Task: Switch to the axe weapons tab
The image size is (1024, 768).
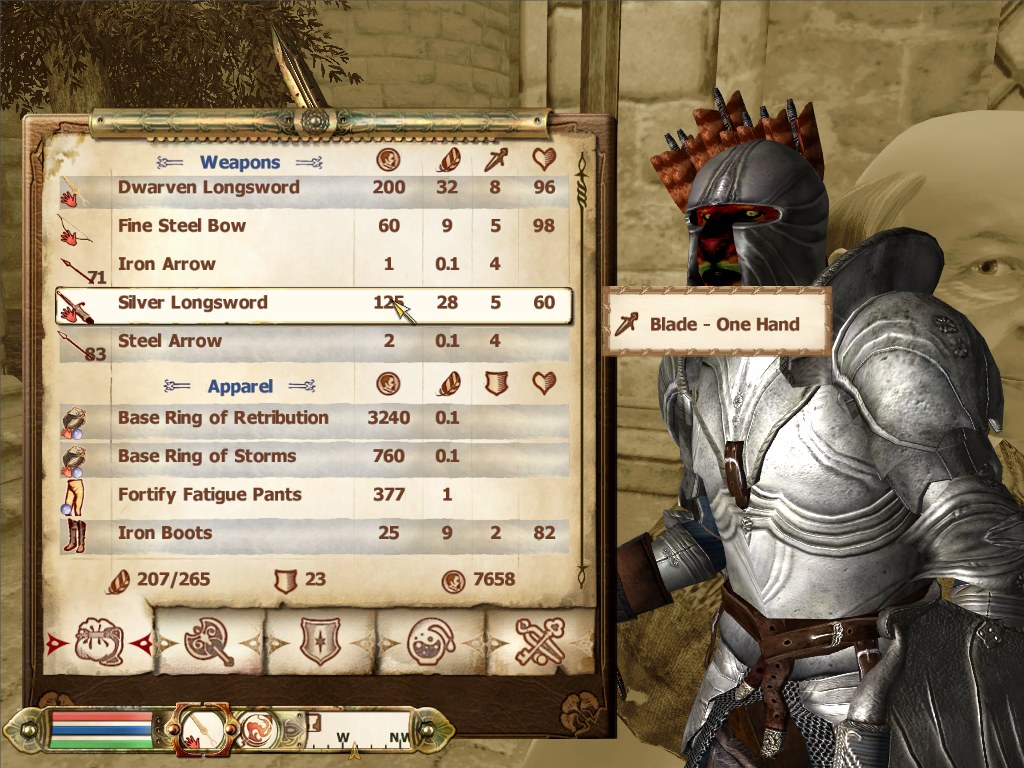Action: click(208, 641)
